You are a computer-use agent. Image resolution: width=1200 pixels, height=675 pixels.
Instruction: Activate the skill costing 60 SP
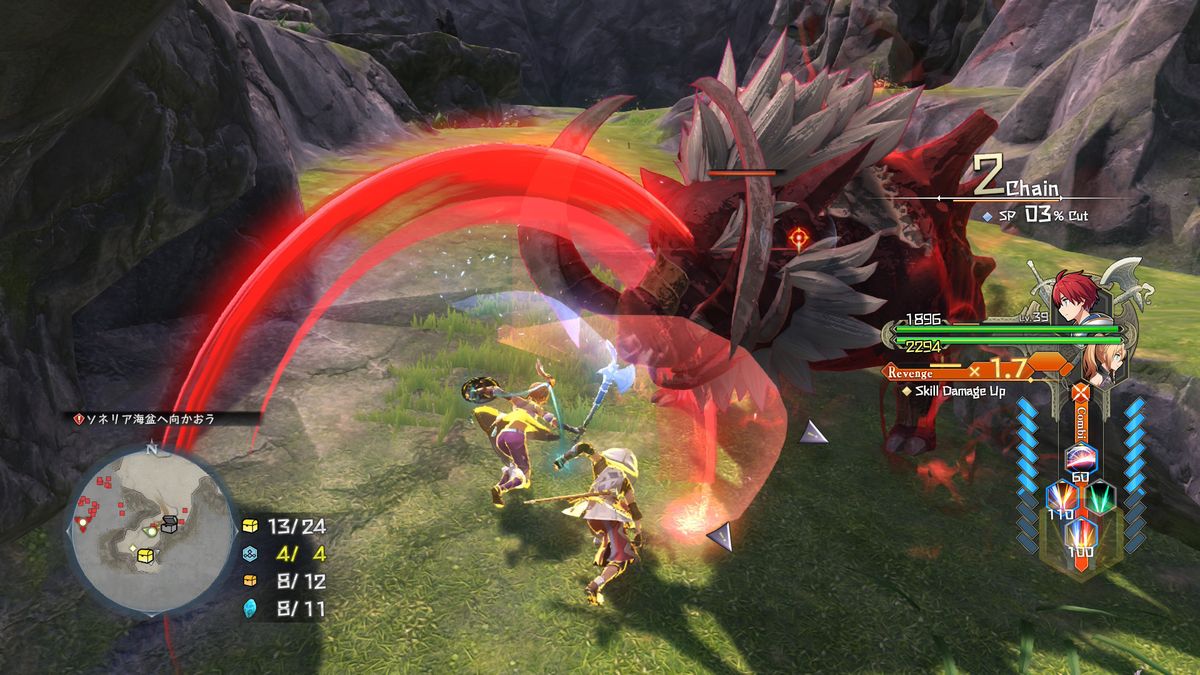coord(1081,459)
